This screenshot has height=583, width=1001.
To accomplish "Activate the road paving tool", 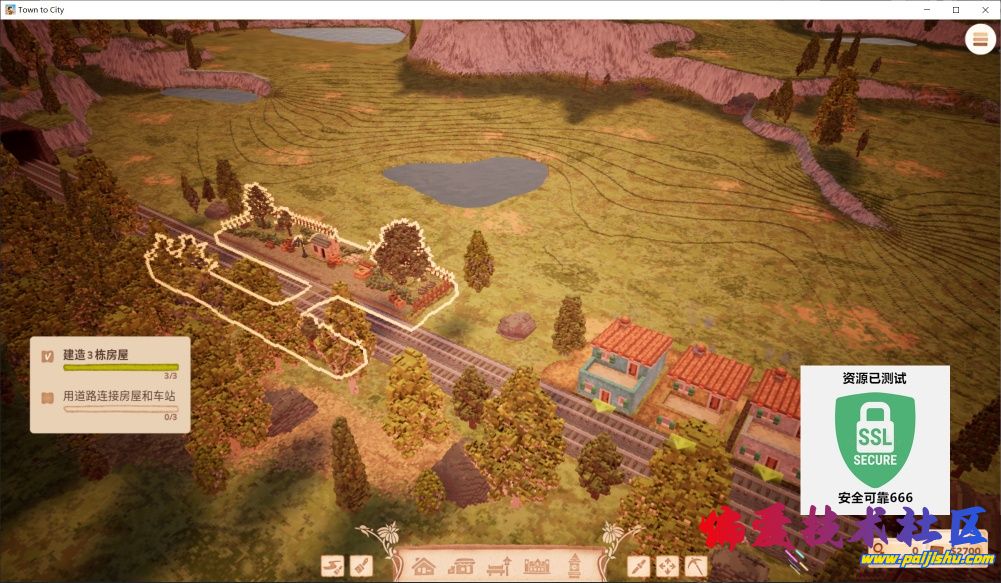I will pos(332,566).
